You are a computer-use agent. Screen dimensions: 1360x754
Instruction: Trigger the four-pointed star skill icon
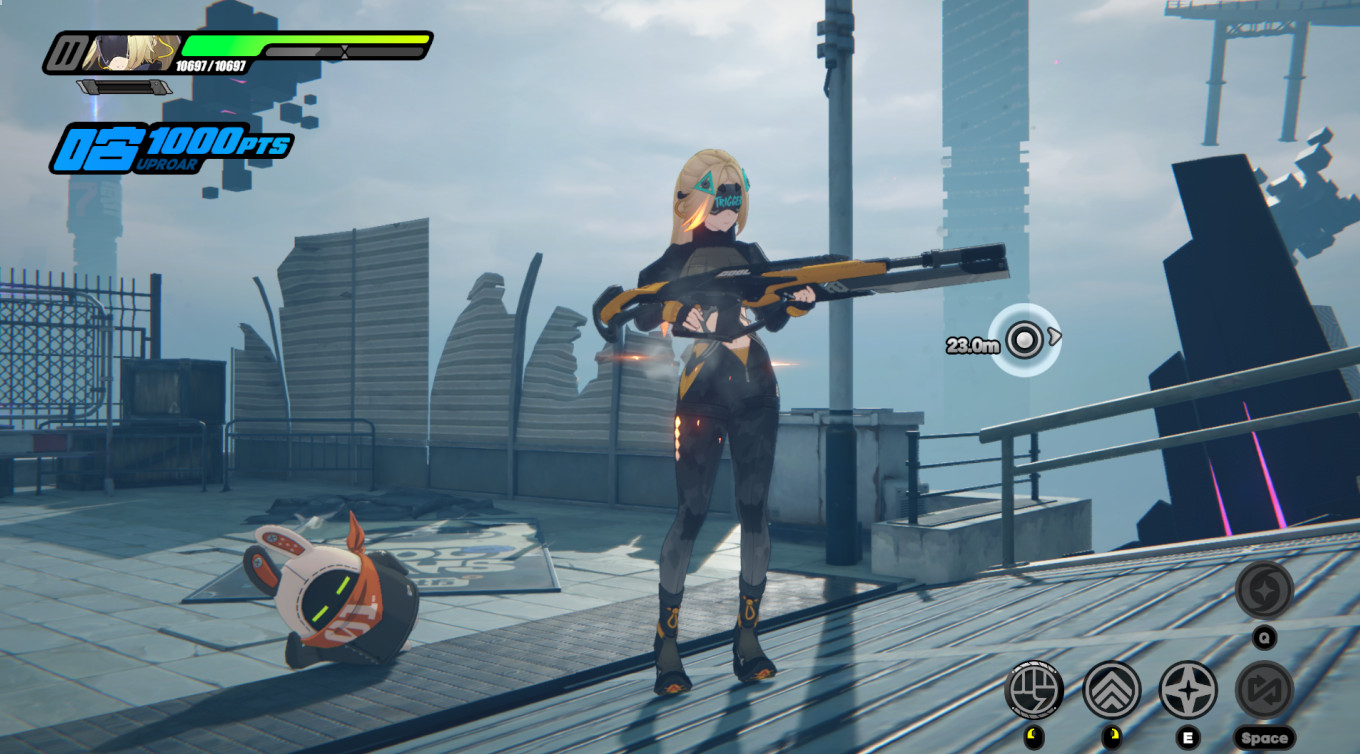(1187, 689)
